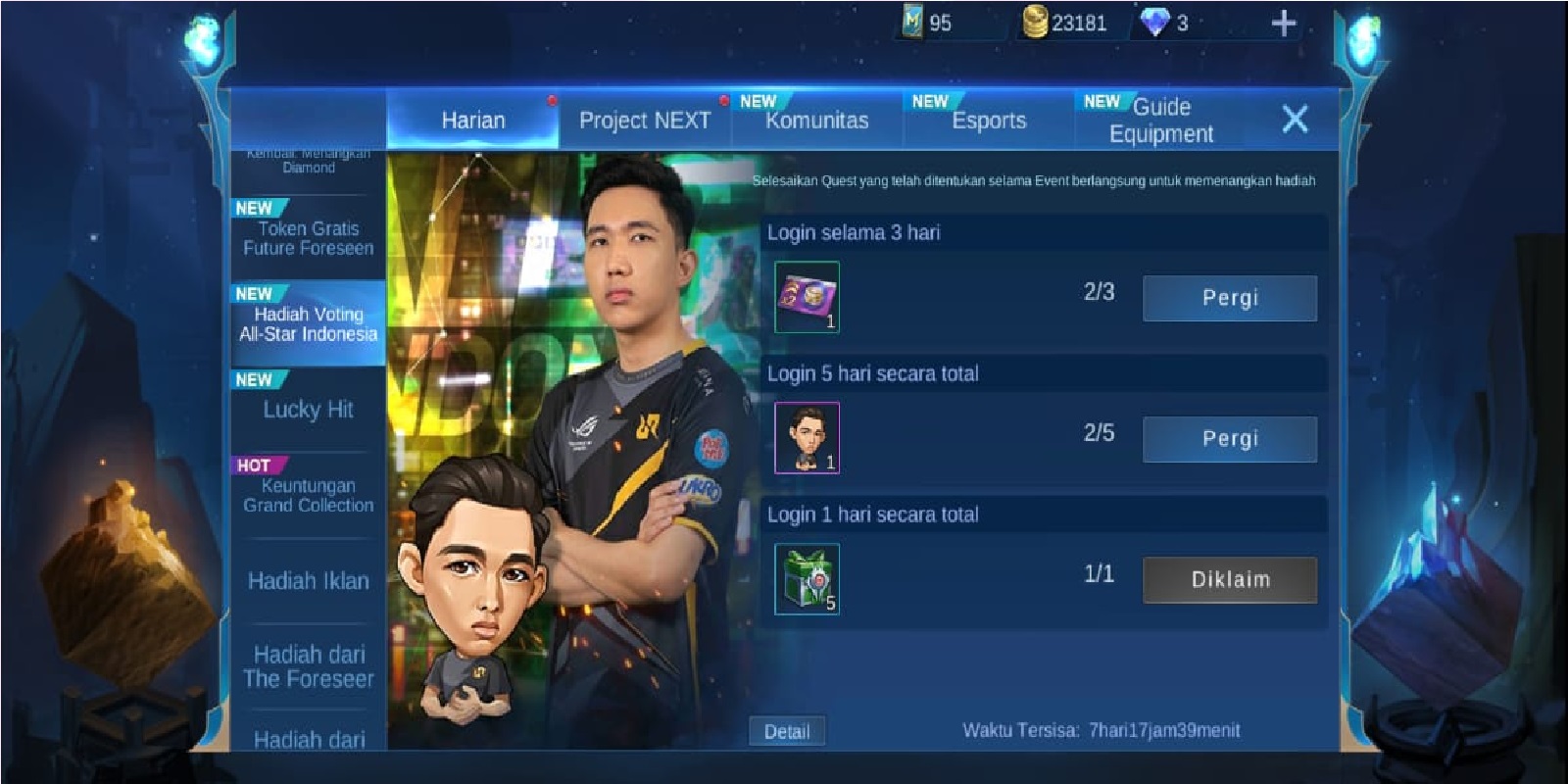Open Lucky Hit from the sidebar

tap(306, 411)
